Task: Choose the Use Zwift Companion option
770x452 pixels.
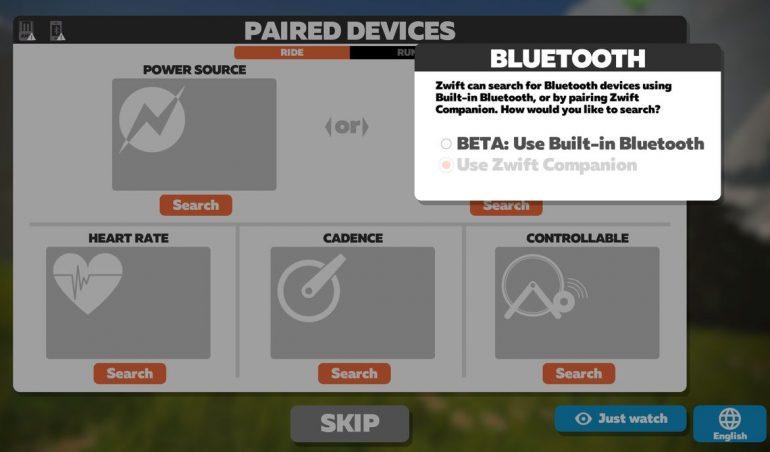Action: tap(446, 165)
